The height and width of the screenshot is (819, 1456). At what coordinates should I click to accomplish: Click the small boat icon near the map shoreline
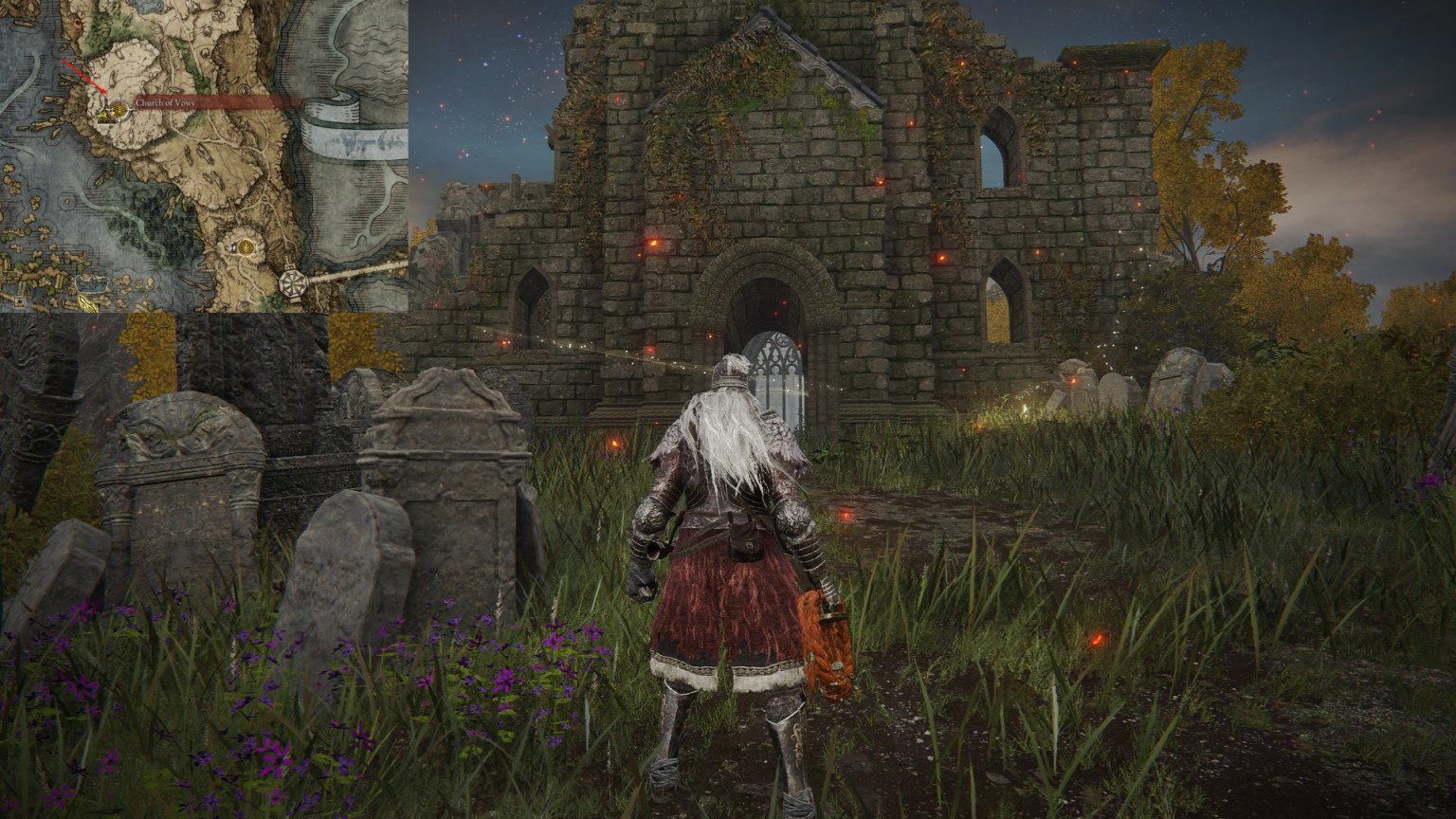click(x=91, y=283)
